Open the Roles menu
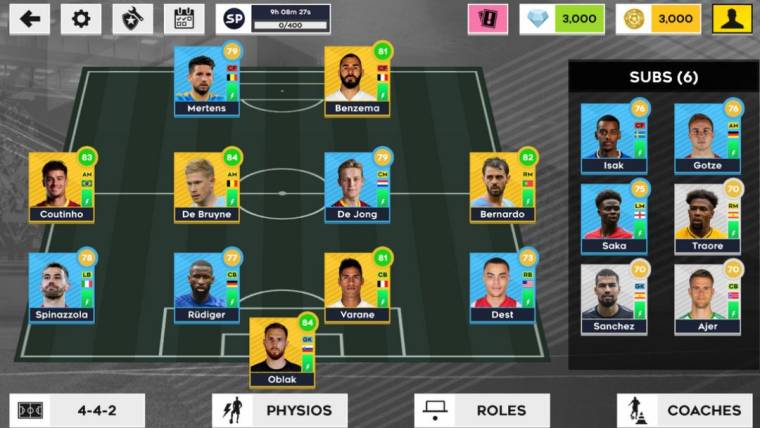This screenshot has width=760, height=428. (x=482, y=410)
